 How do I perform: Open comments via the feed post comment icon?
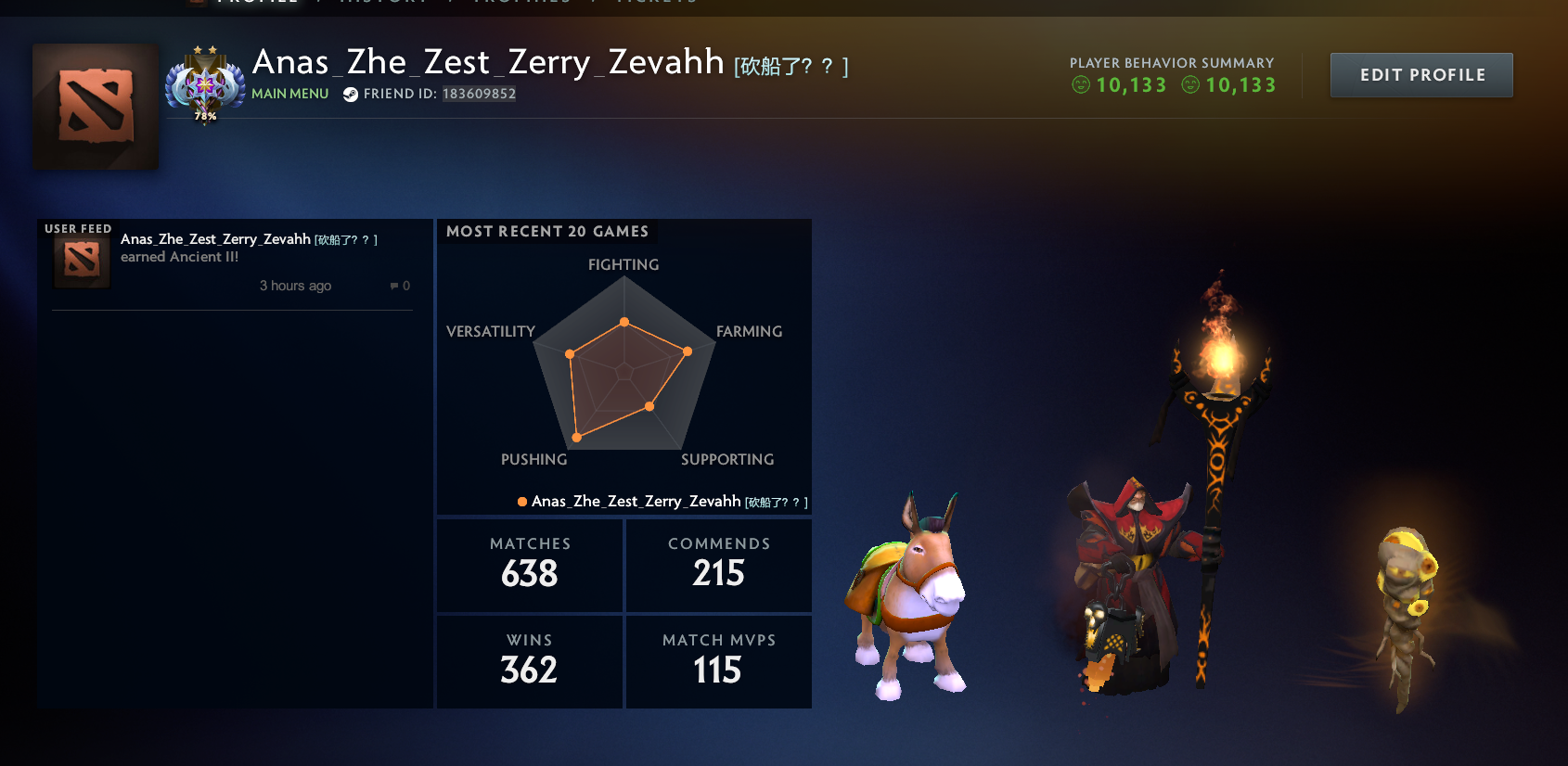coord(399,286)
